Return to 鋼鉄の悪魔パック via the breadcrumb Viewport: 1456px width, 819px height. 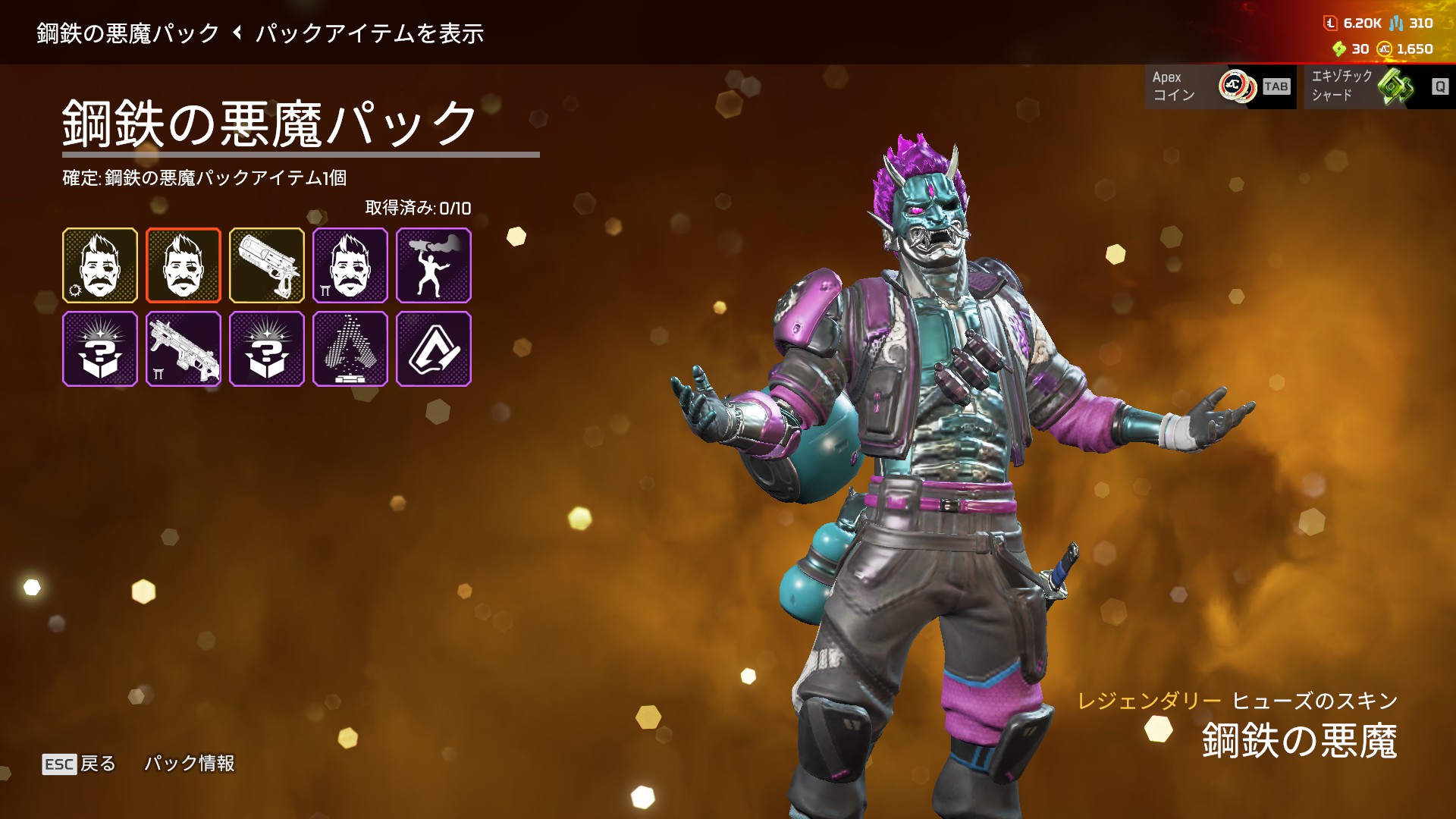coord(127,33)
